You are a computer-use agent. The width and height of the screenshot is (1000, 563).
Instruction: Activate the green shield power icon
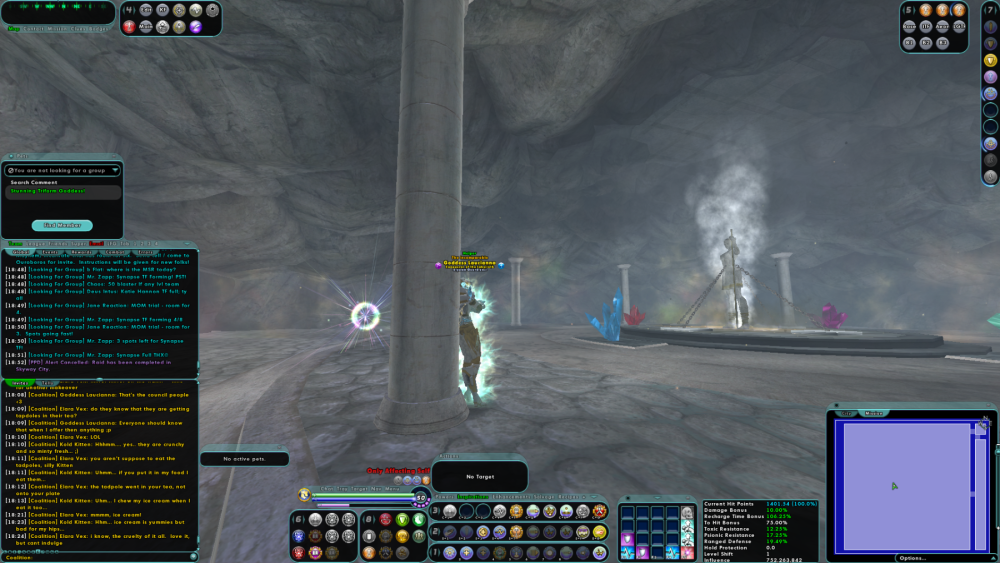[402, 519]
